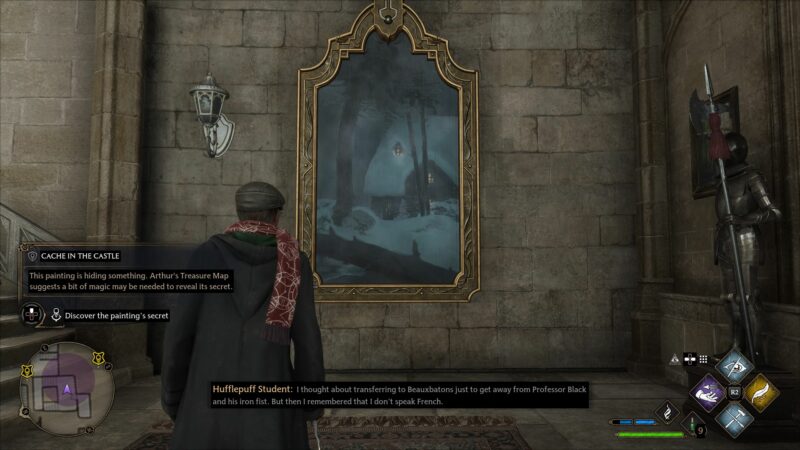
Task: Select the blue hammer Reparo spell
Action: [736, 418]
